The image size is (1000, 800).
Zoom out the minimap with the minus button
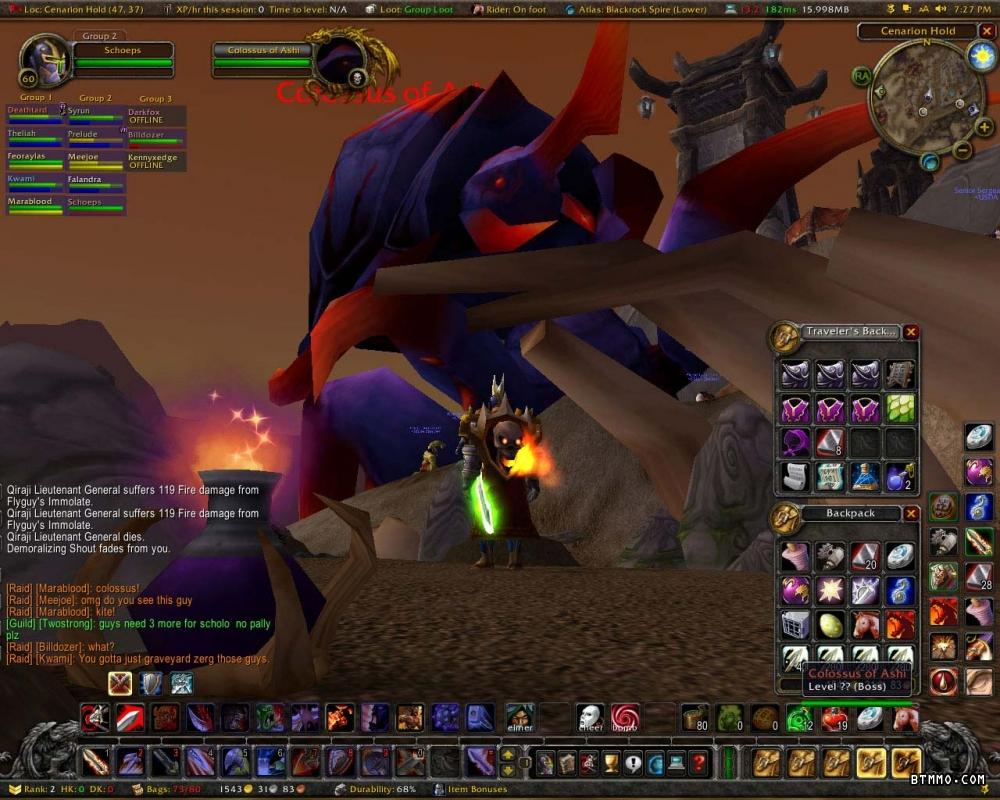tap(962, 151)
